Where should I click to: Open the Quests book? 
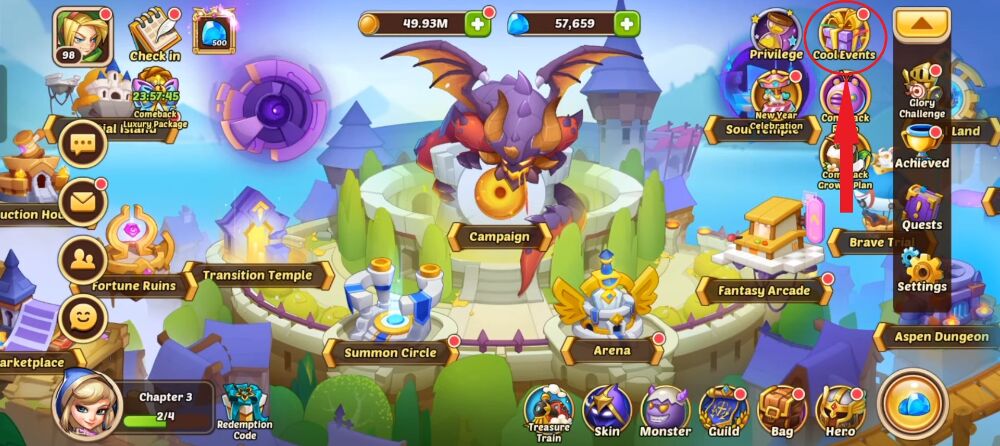(921, 208)
